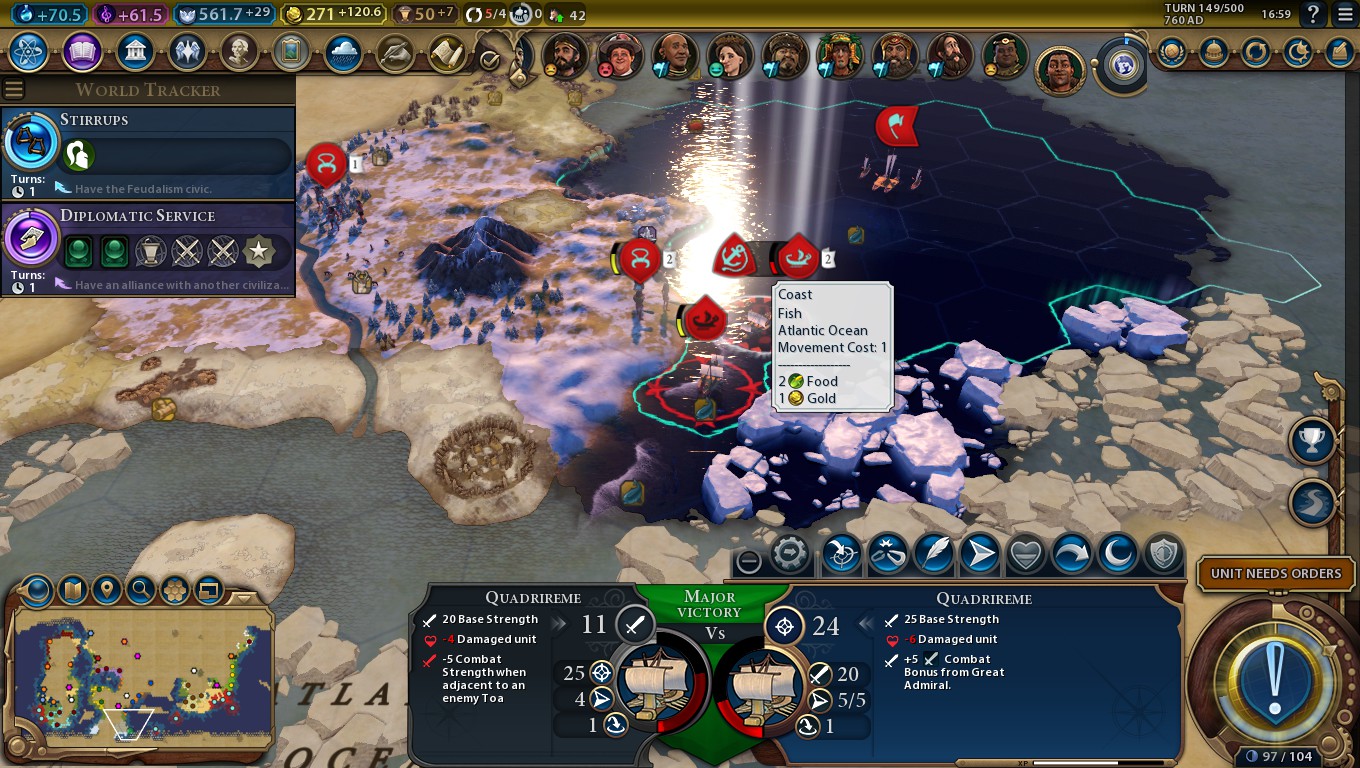Open the Government screen button

click(134, 52)
